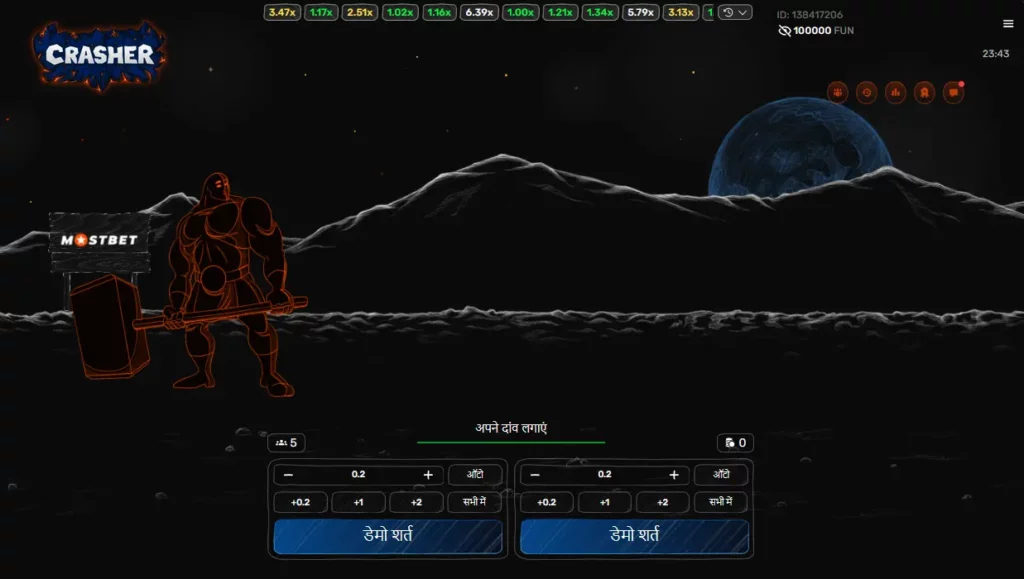Open the players group icon
This screenshot has height=579, width=1024.
[837, 92]
